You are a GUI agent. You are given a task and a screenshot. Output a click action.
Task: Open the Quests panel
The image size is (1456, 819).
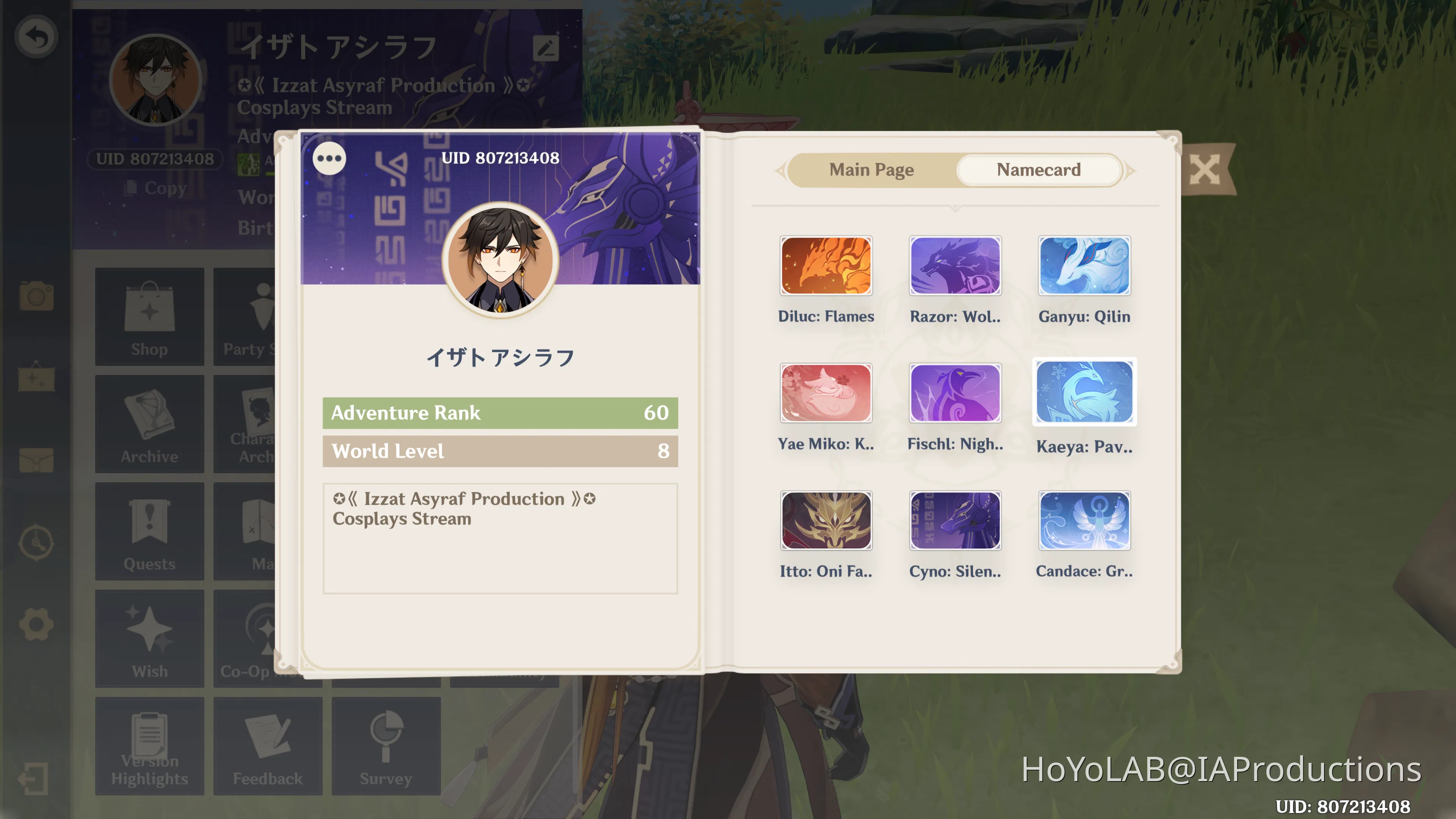point(149,530)
